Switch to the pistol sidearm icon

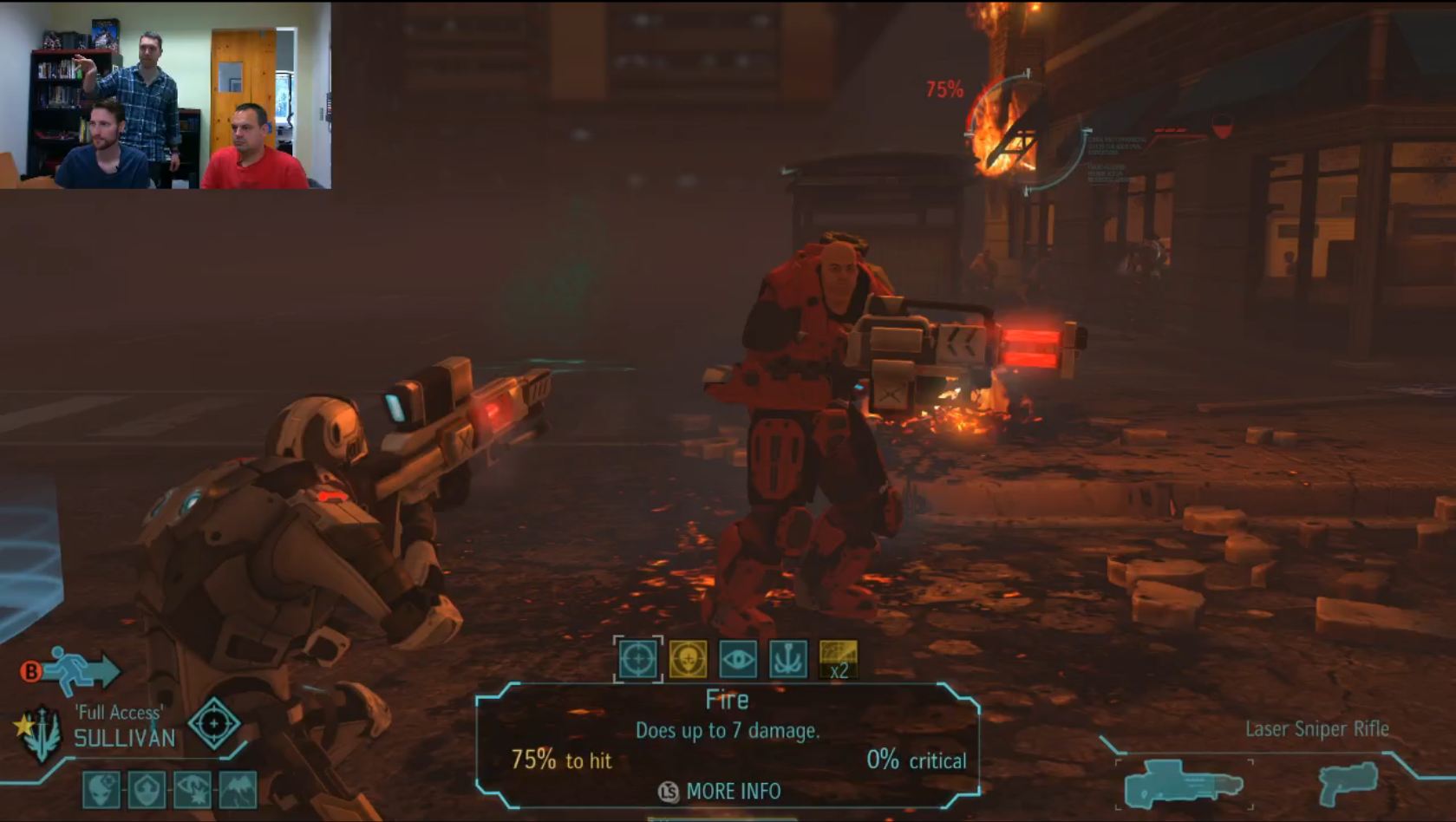[x=1348, y=783]
